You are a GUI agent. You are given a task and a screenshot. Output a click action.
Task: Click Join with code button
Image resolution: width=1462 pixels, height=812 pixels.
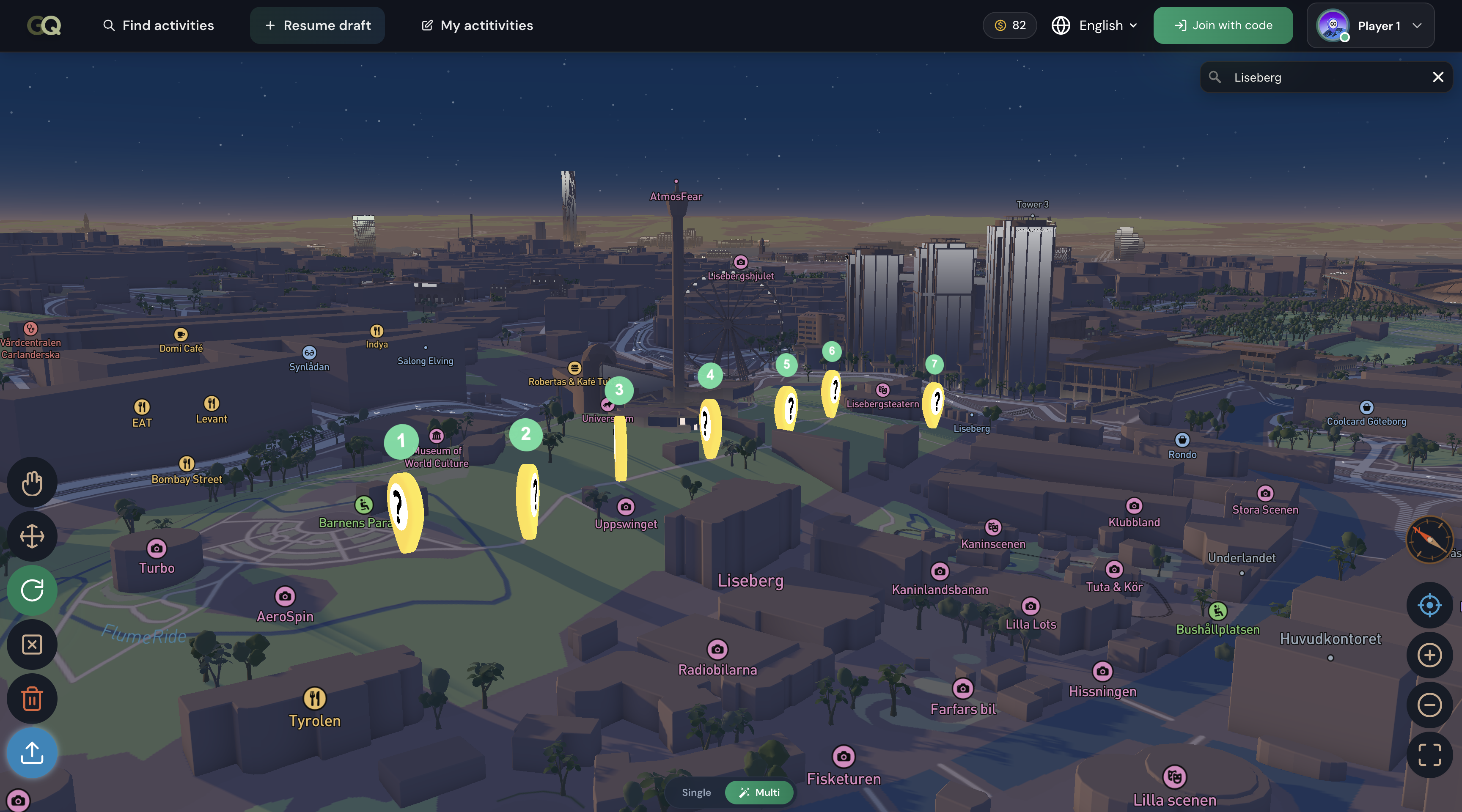pyautogui.click(x=1223, y=25)
